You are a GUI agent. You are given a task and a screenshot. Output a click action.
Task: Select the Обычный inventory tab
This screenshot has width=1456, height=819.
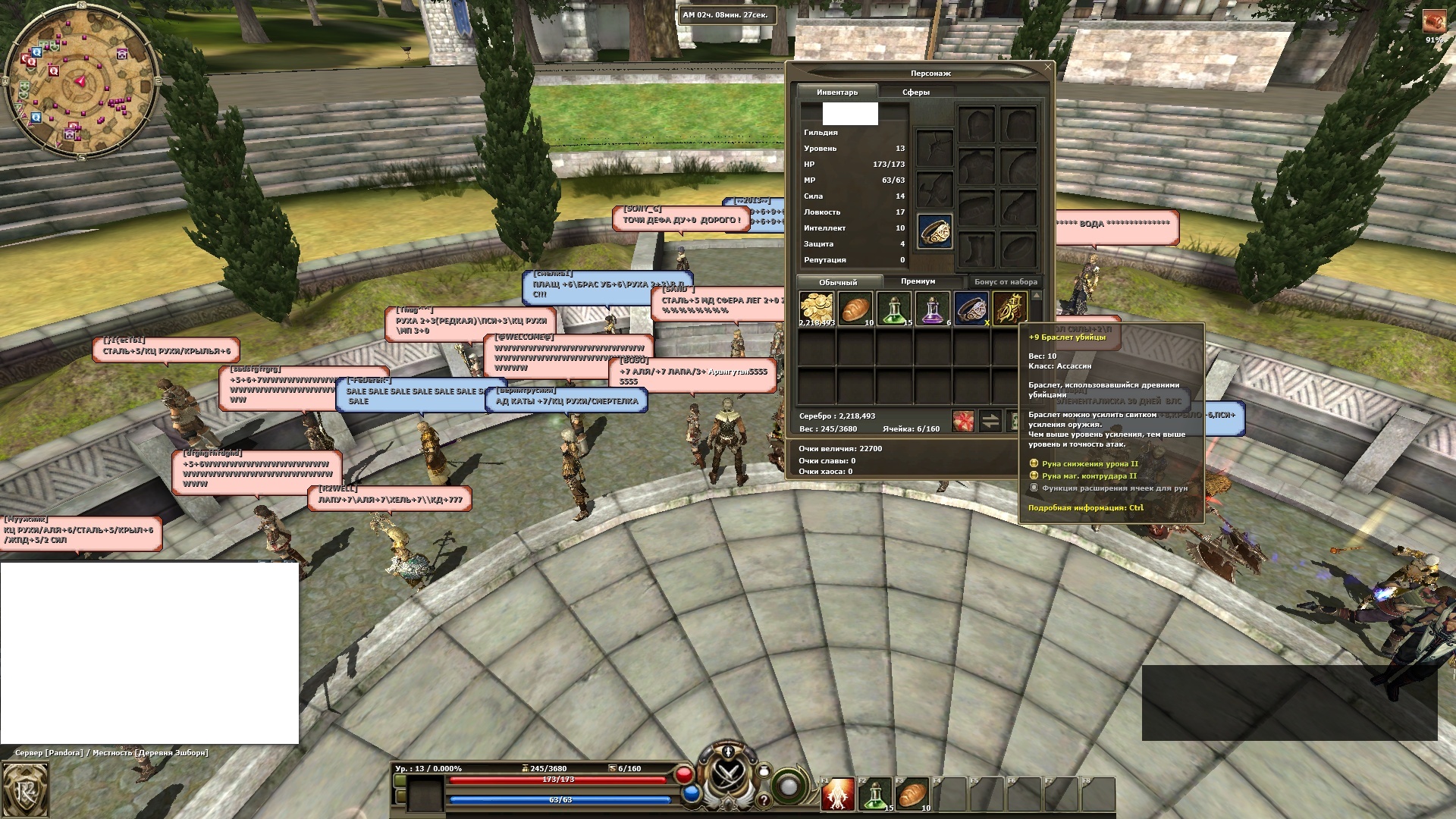pyautogui.click(x=838, y=282)
